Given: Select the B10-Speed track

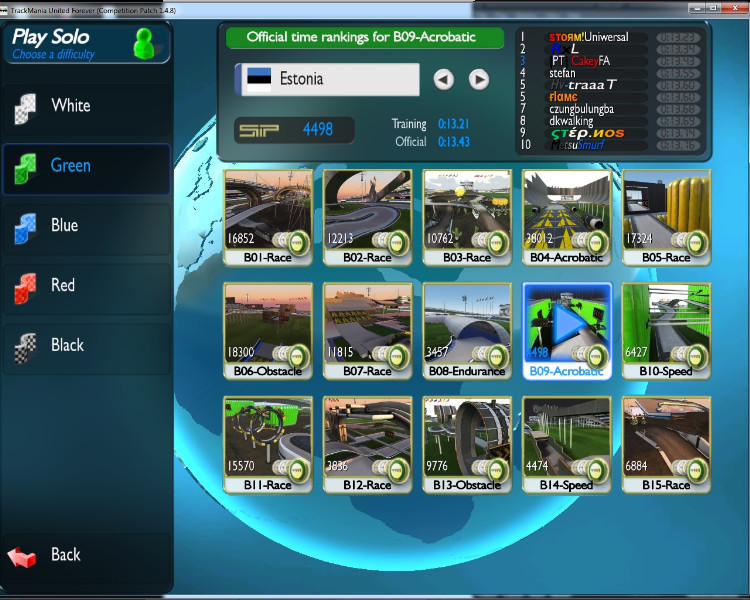Looking at the screenshot, I should point(666,328).
